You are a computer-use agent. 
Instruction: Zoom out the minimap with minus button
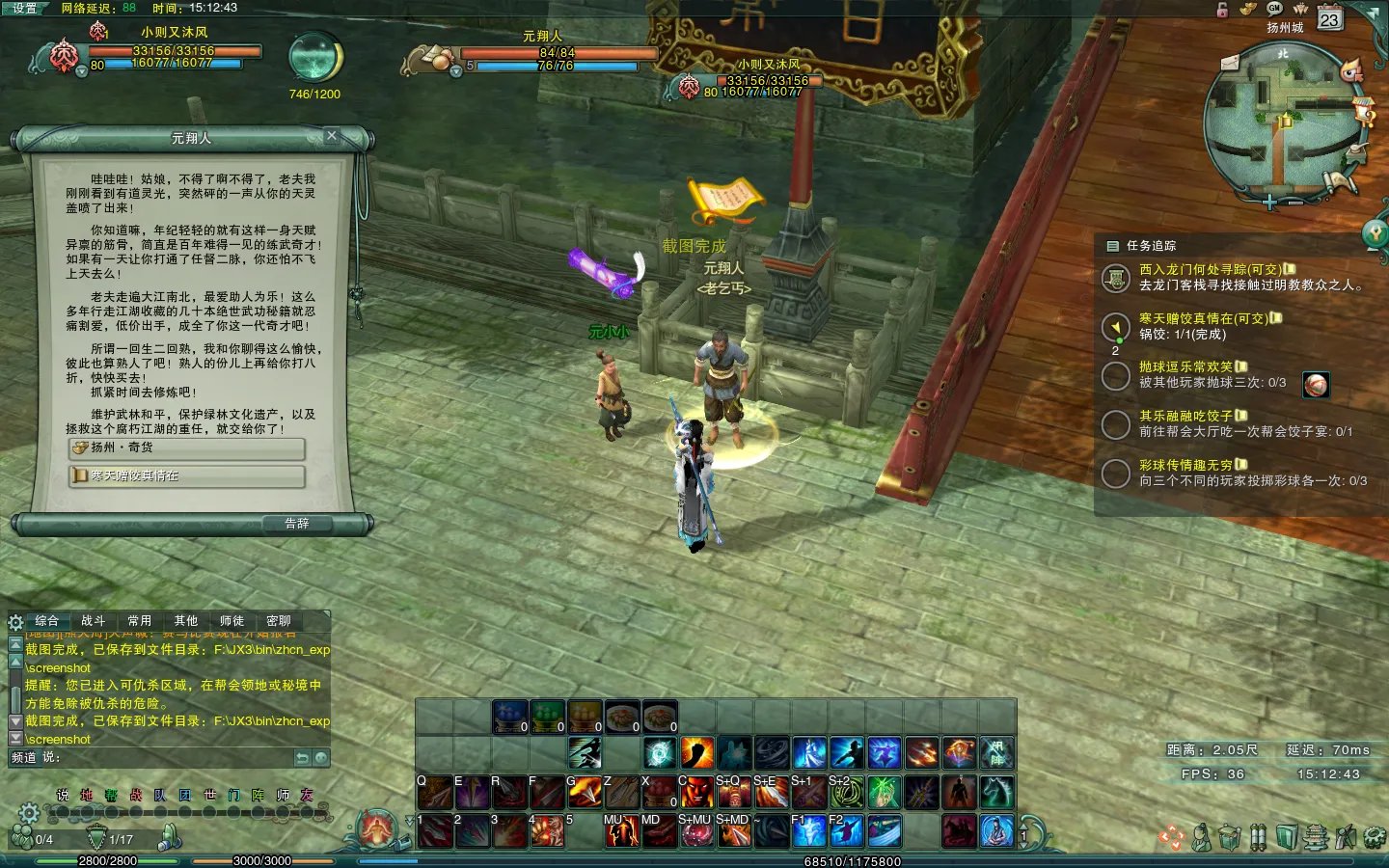tap(1295, 203)
